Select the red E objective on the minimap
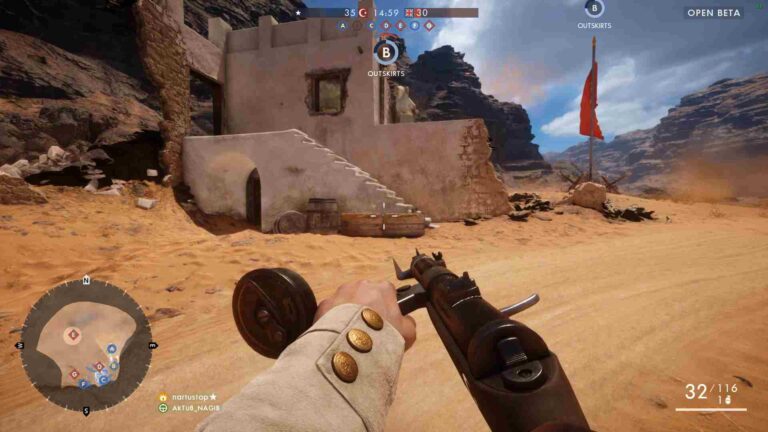 tap(74, 334)
